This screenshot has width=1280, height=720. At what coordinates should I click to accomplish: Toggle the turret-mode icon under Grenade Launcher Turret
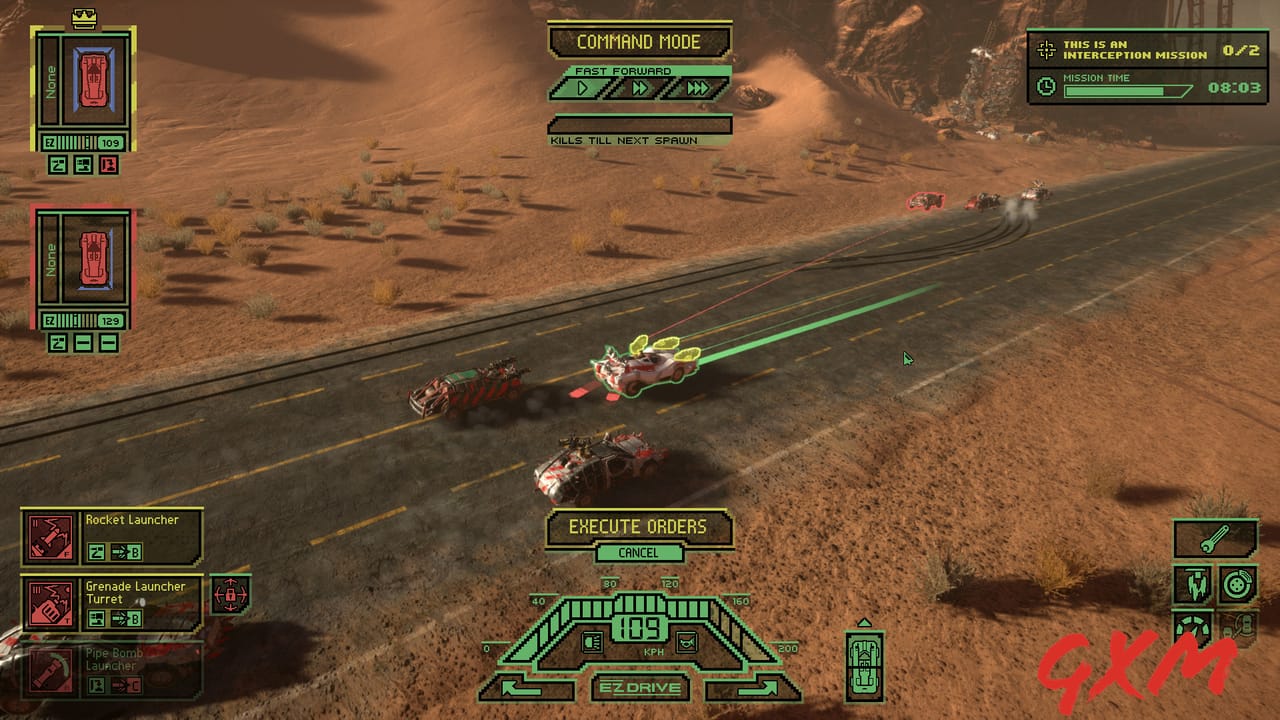tap(97, 618)
